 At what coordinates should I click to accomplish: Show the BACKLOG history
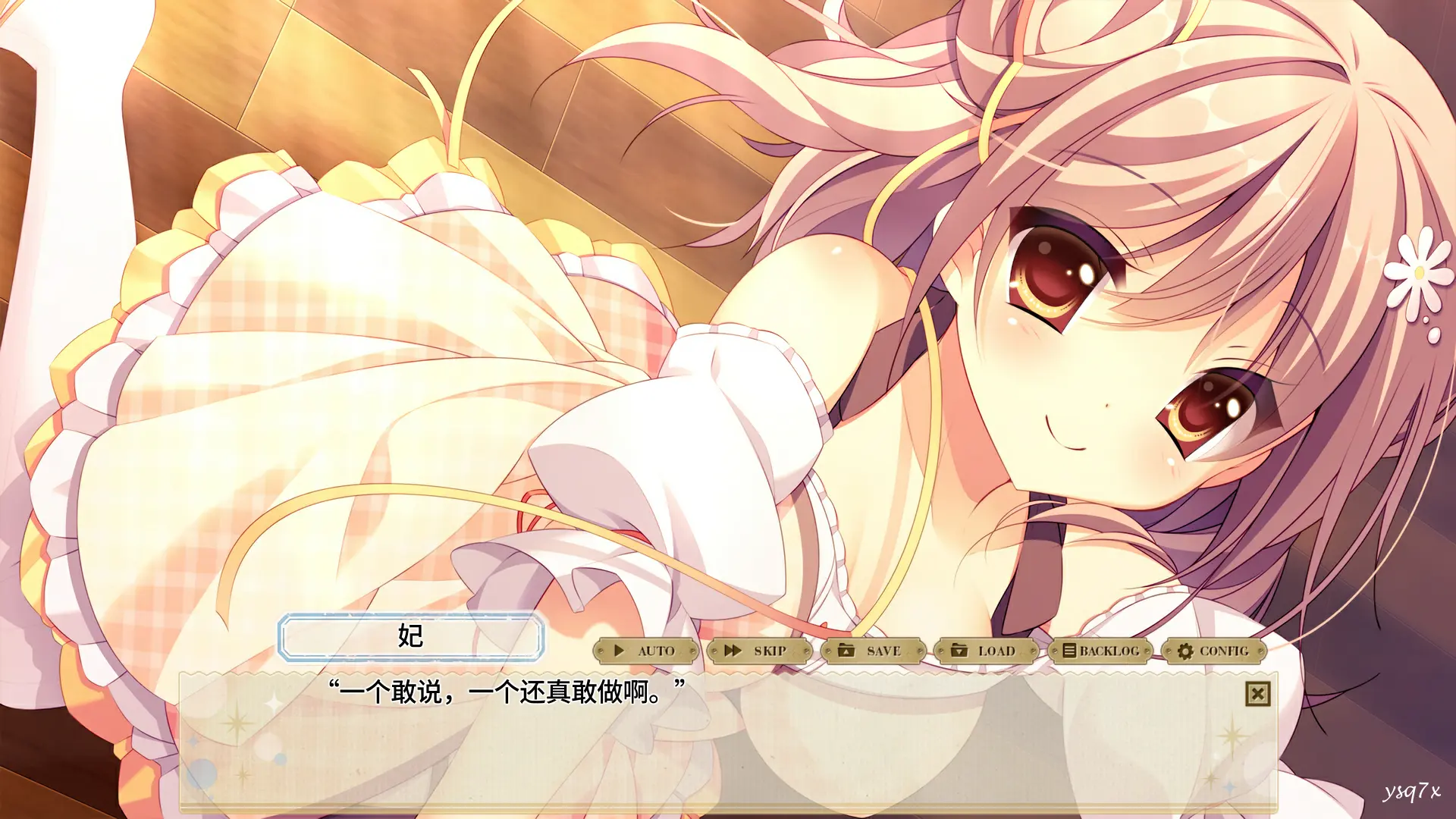pyautogui.click(x=1100, y=651)
